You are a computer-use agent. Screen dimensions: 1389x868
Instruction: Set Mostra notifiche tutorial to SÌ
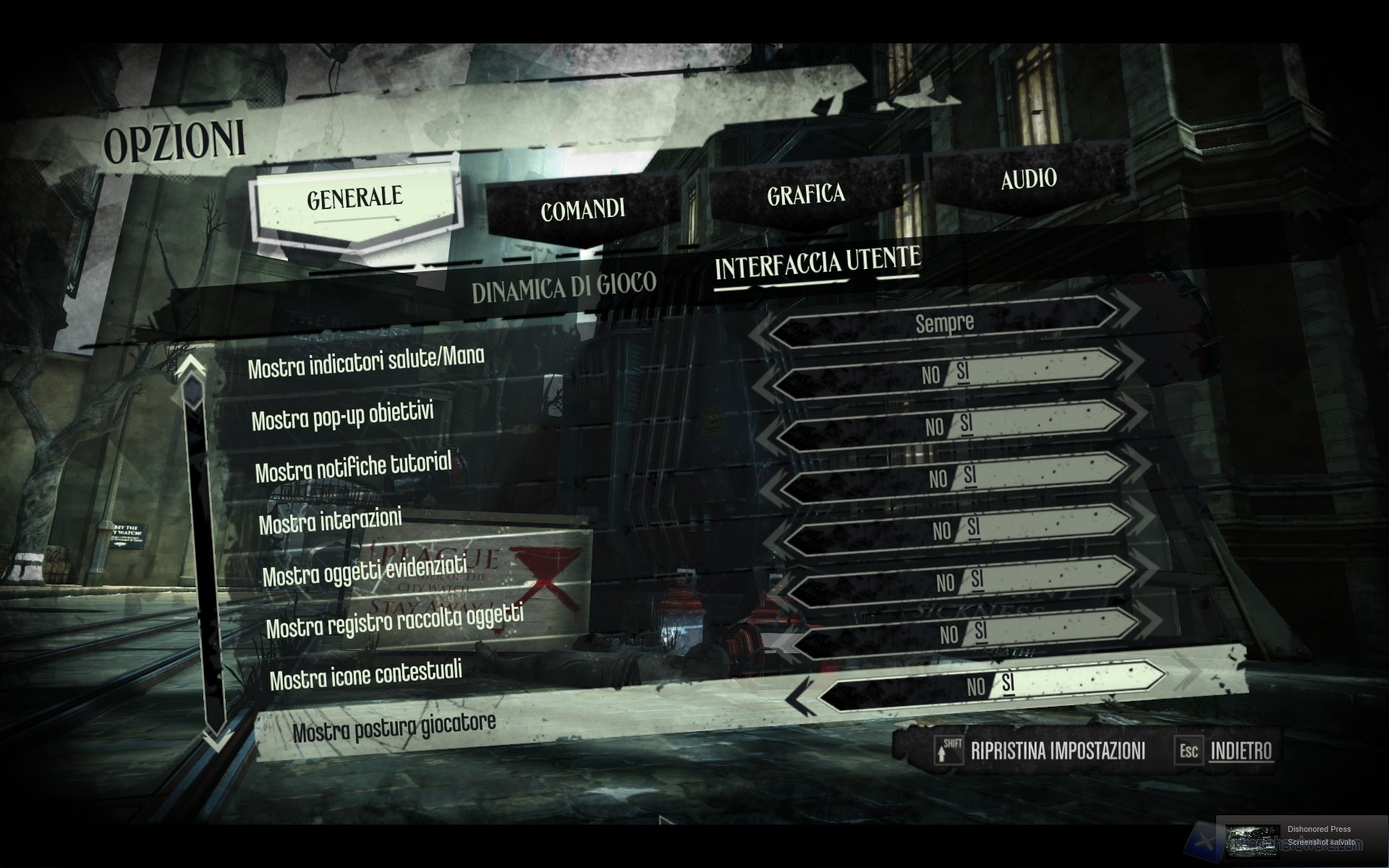(967, 424)
